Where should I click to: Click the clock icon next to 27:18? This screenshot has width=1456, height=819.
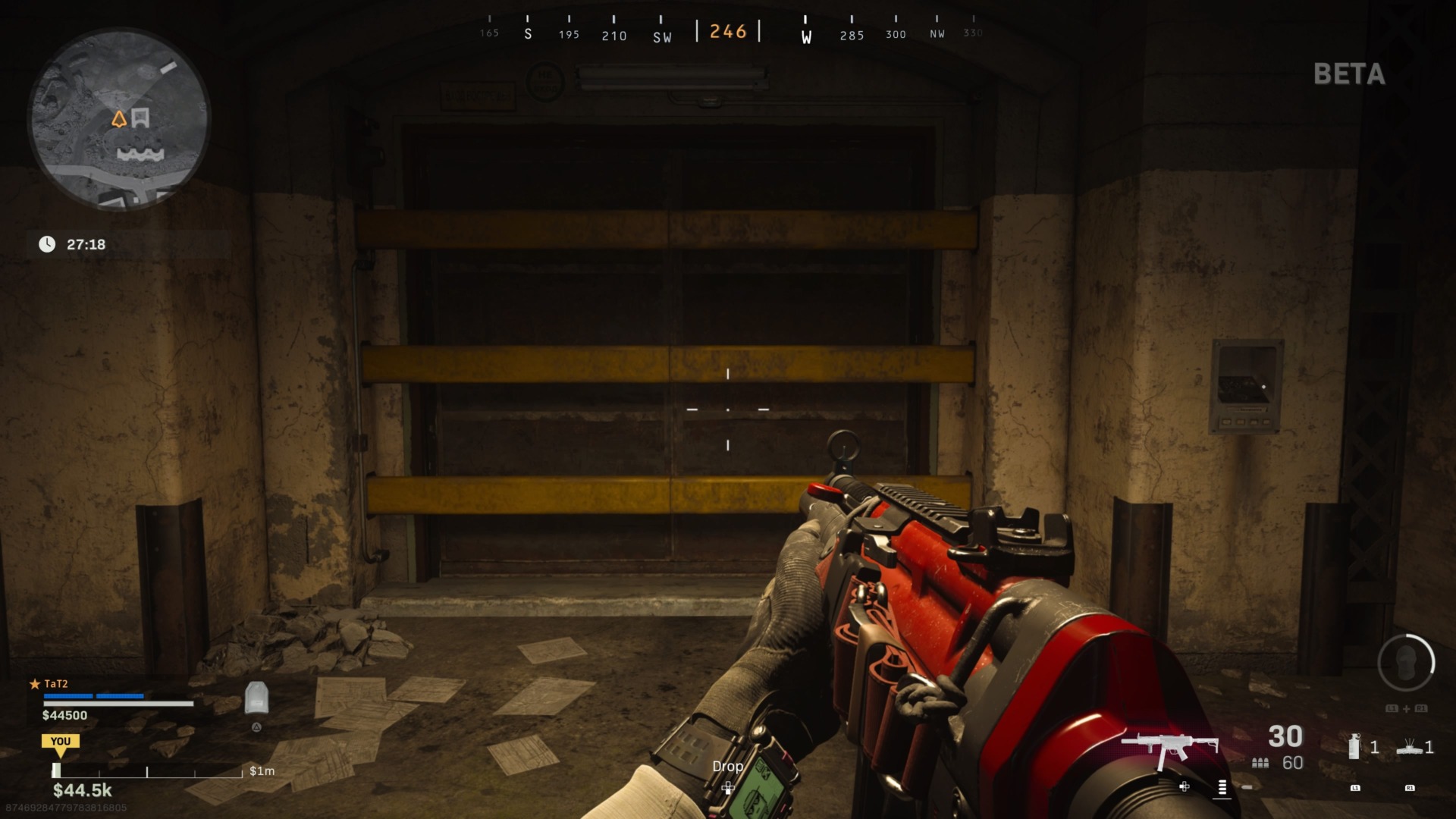(x=49, y=244)
